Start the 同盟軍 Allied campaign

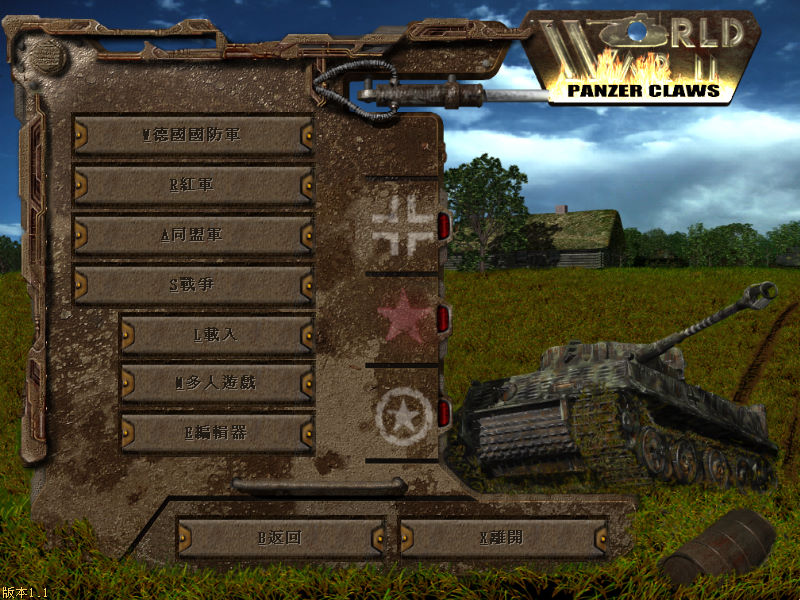193,235
